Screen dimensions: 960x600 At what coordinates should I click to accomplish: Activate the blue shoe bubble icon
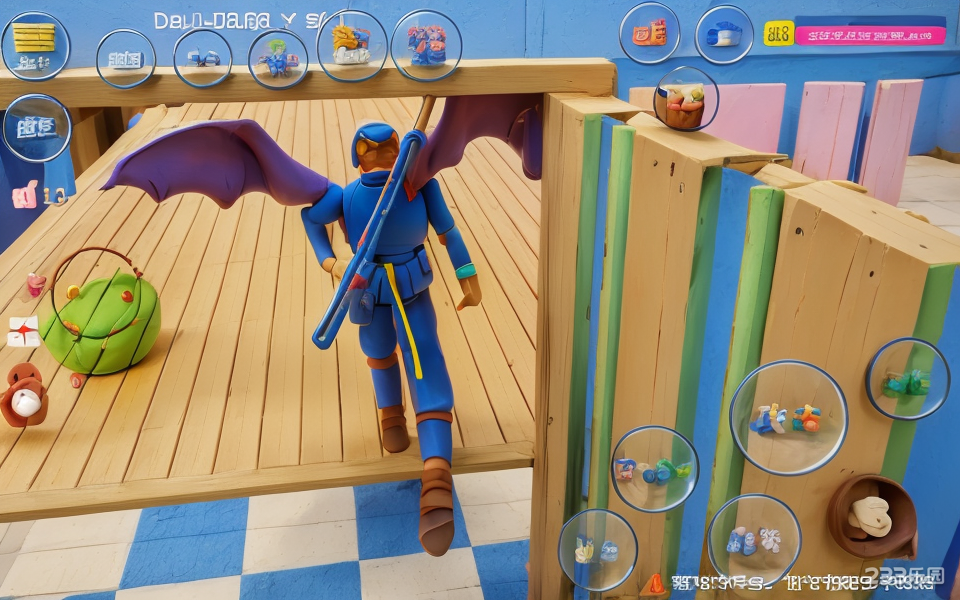[724, 35]
